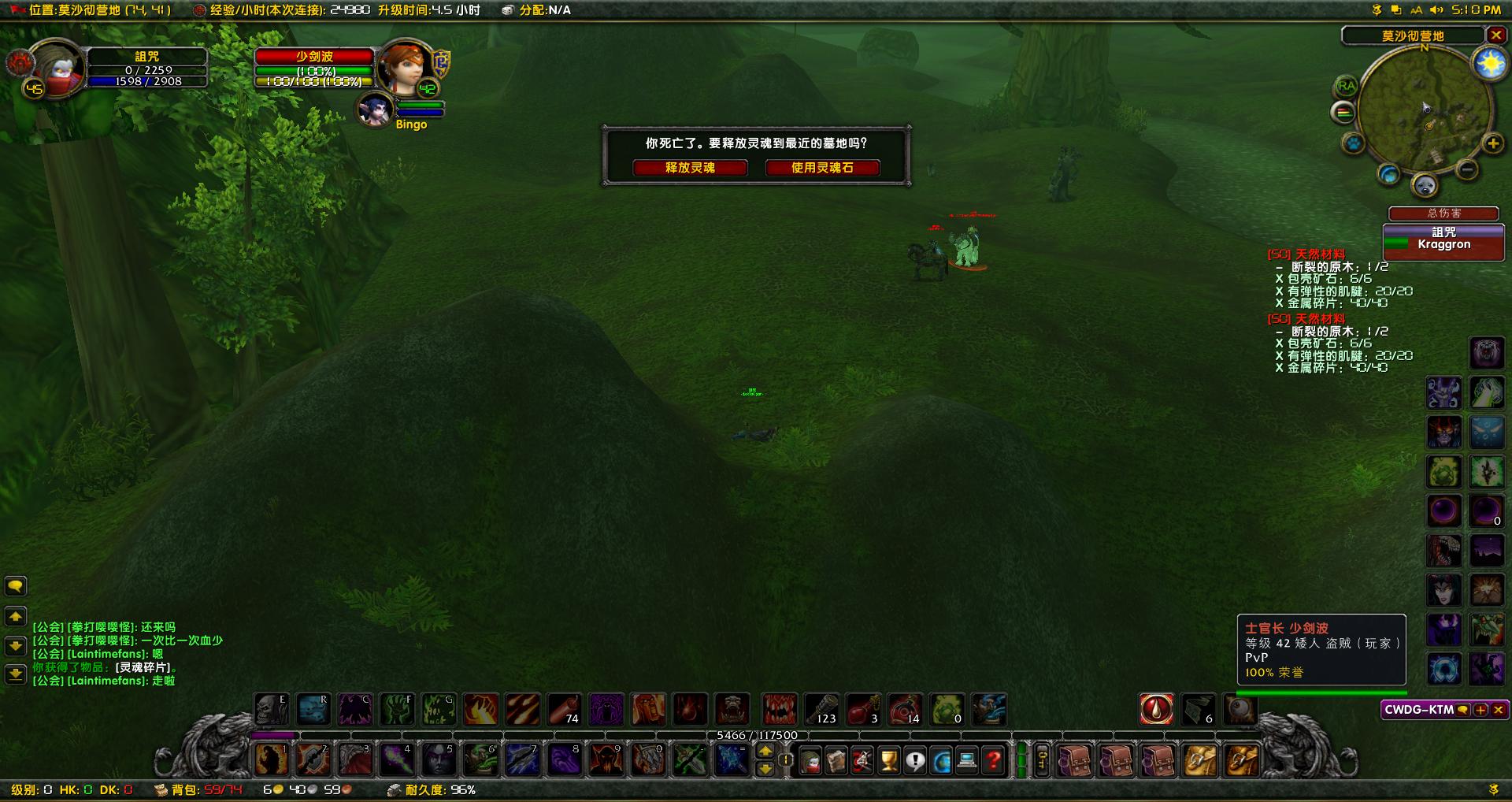
Task: Open the key ring button
Action: 1041,761
